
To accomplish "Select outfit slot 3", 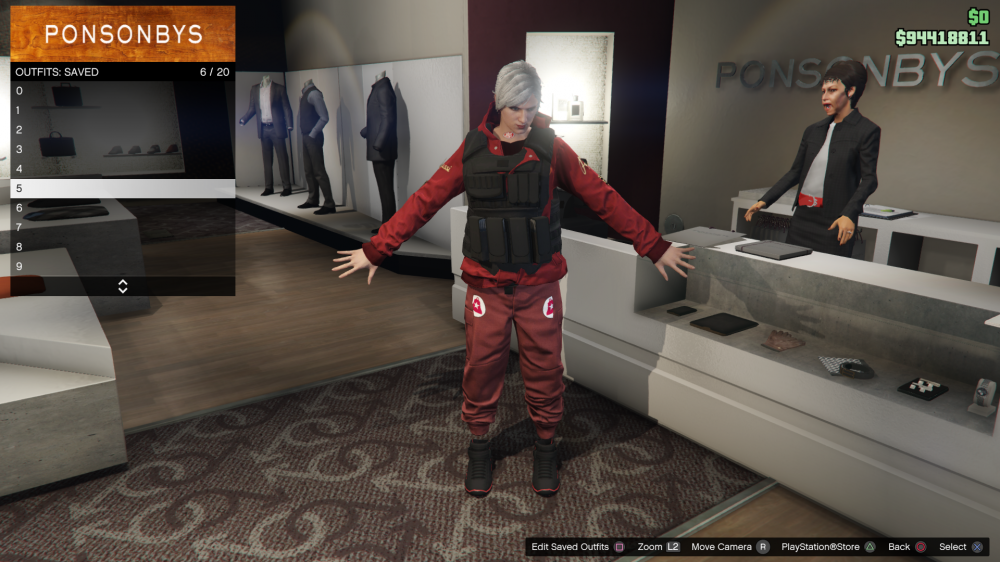I will [x=122, y=149].
